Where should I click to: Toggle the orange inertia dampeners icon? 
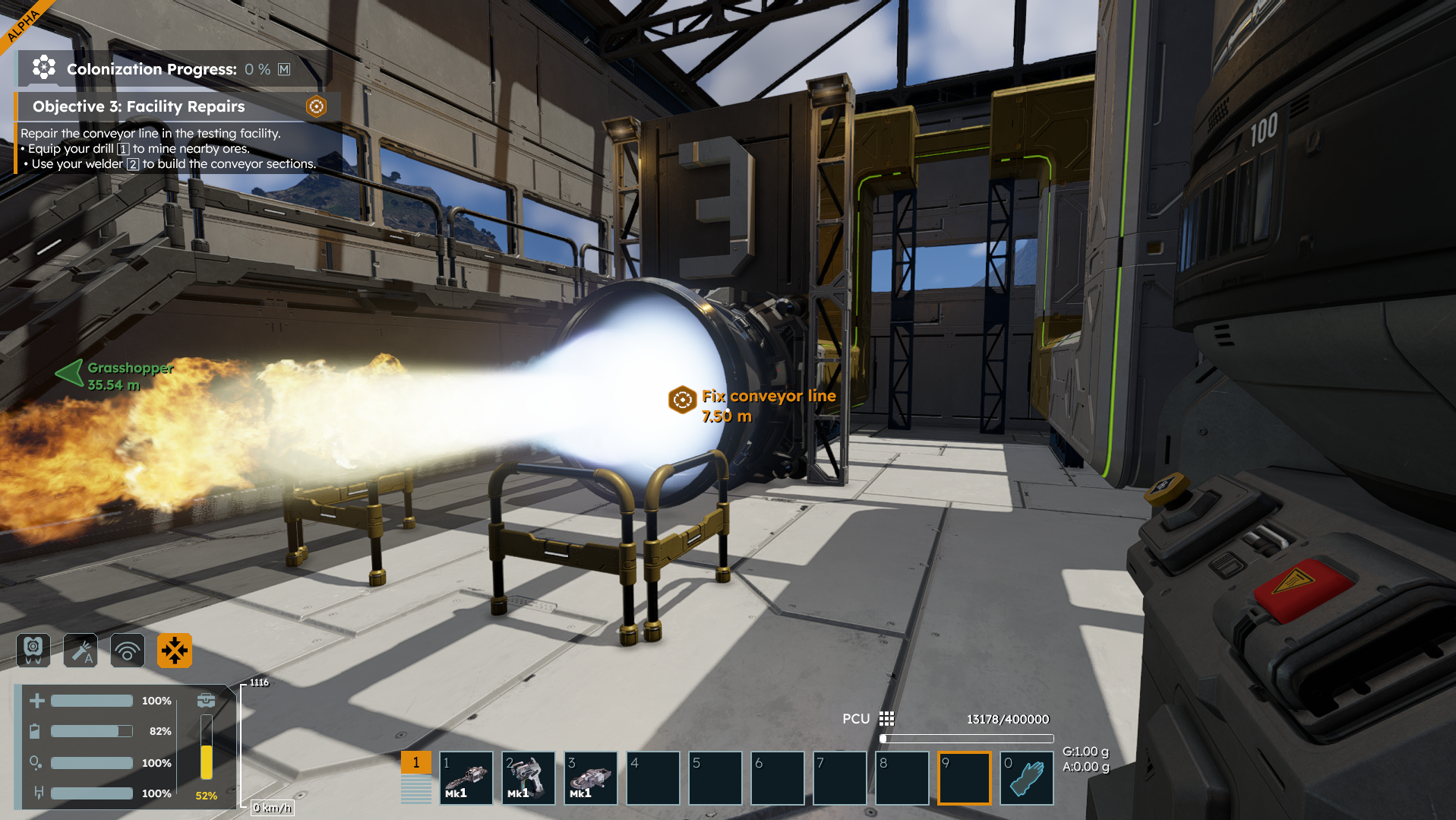pos(175,651)
